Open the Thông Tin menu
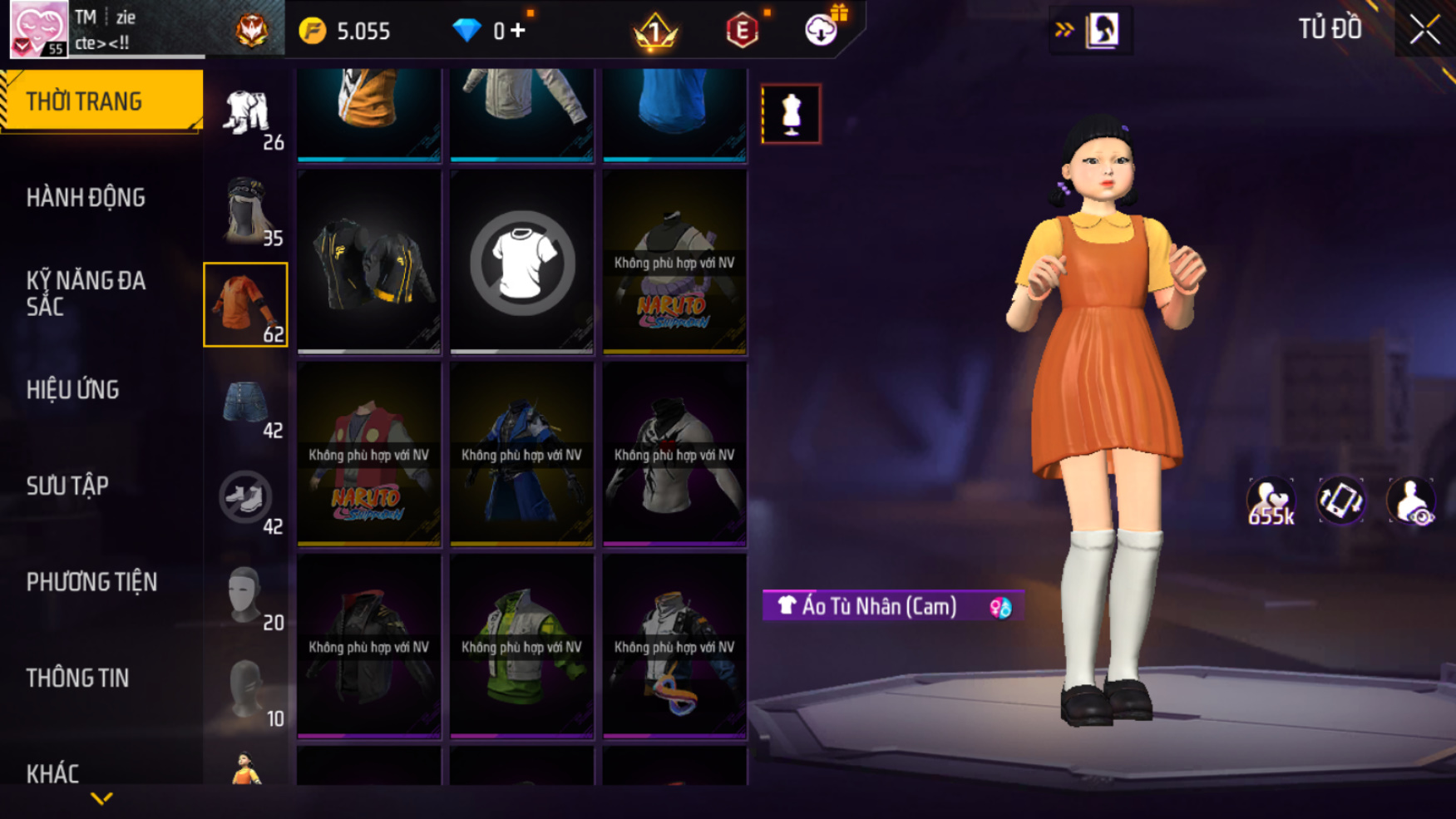 [78, 678]
